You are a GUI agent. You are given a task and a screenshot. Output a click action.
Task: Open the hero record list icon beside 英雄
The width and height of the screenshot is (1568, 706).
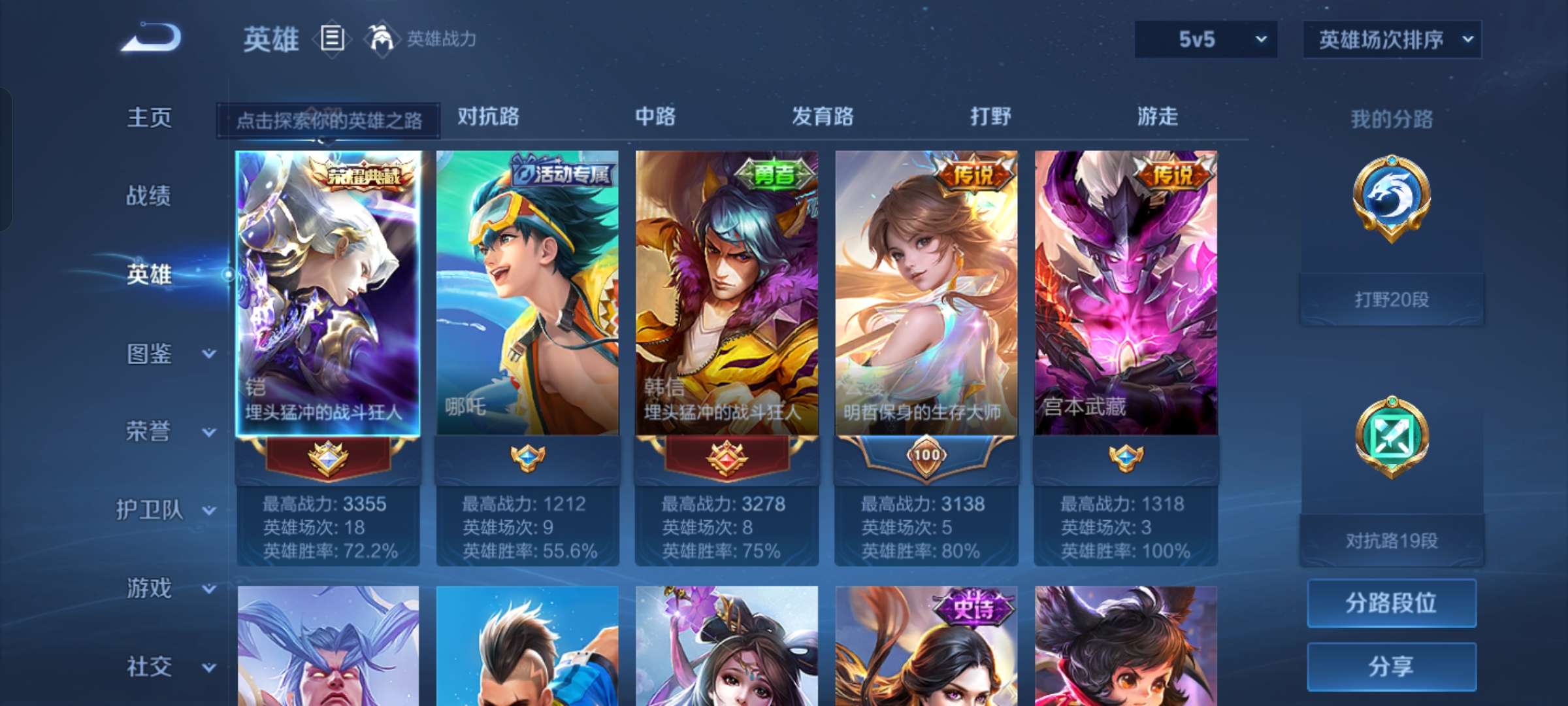click(x=331, y=39)
